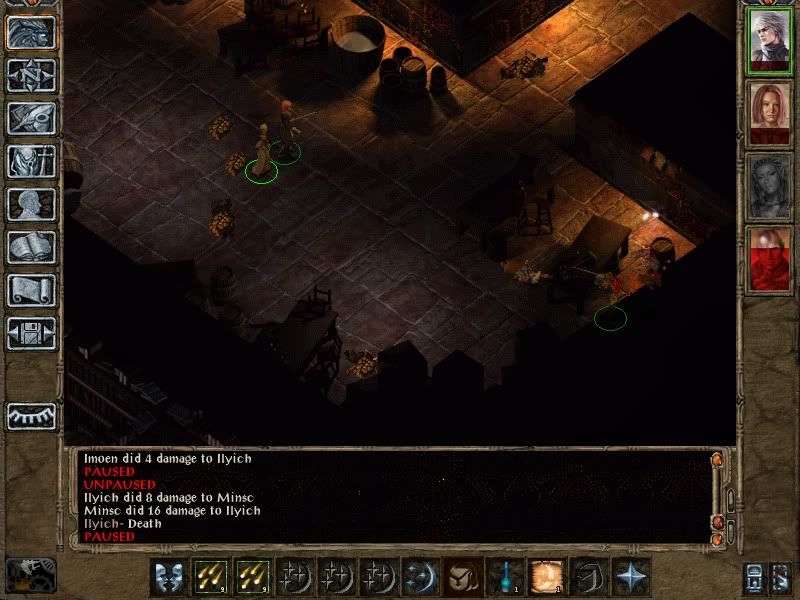Screen dimensions: 800x600
Task: Select the white-haired character portrait
Action: pos(767,41)
